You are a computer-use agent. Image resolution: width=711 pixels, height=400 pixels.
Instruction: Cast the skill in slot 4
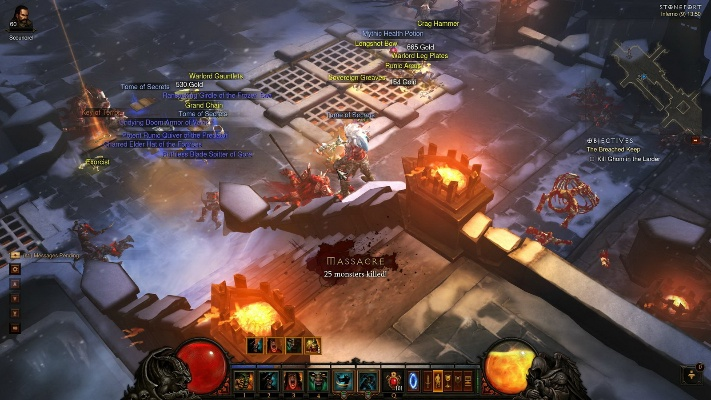(x=318, y=380)
